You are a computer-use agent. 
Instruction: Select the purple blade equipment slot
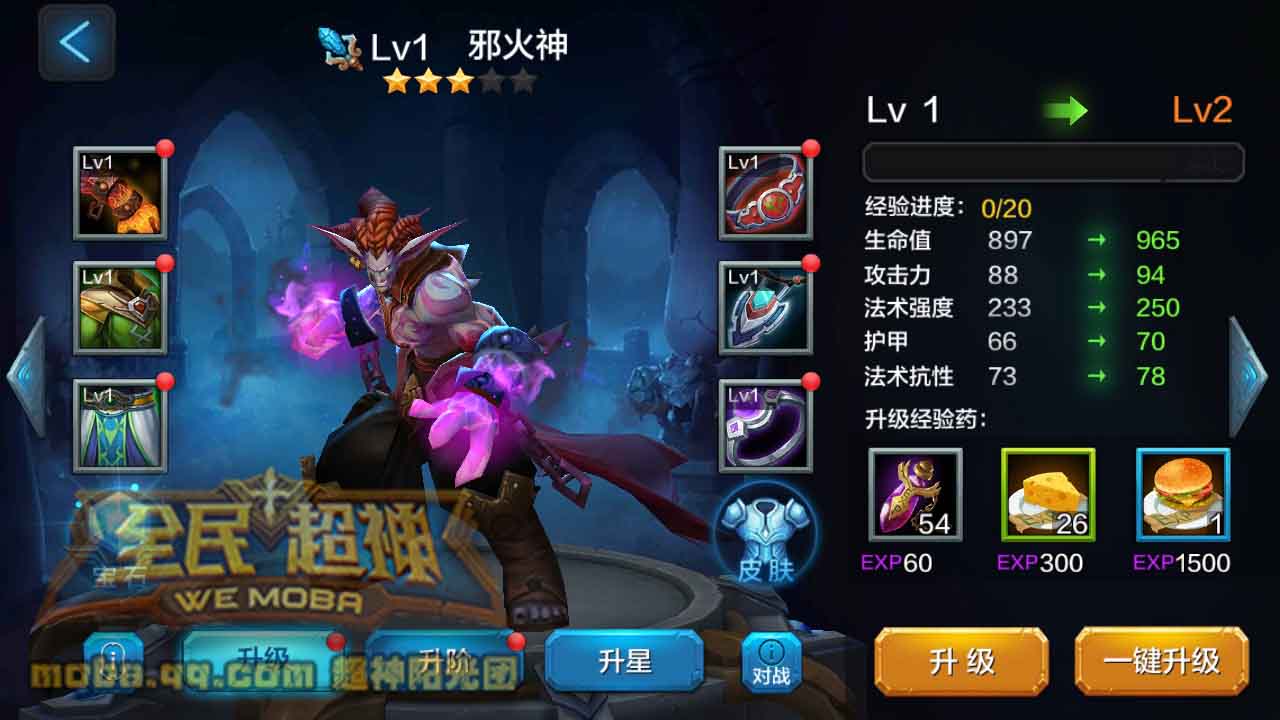coord(765,425)
